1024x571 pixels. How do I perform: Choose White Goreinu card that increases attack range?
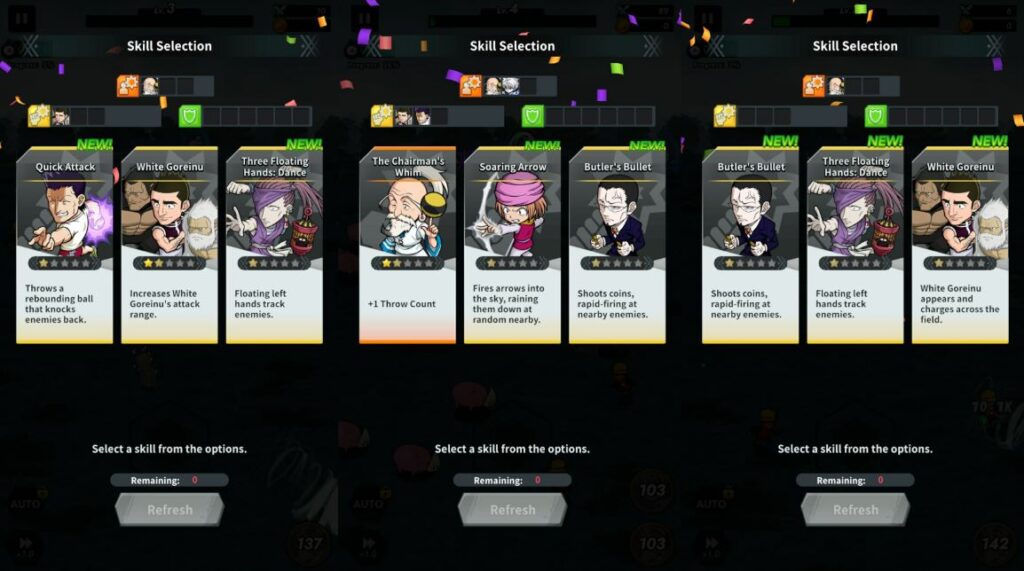click(169, 245)
